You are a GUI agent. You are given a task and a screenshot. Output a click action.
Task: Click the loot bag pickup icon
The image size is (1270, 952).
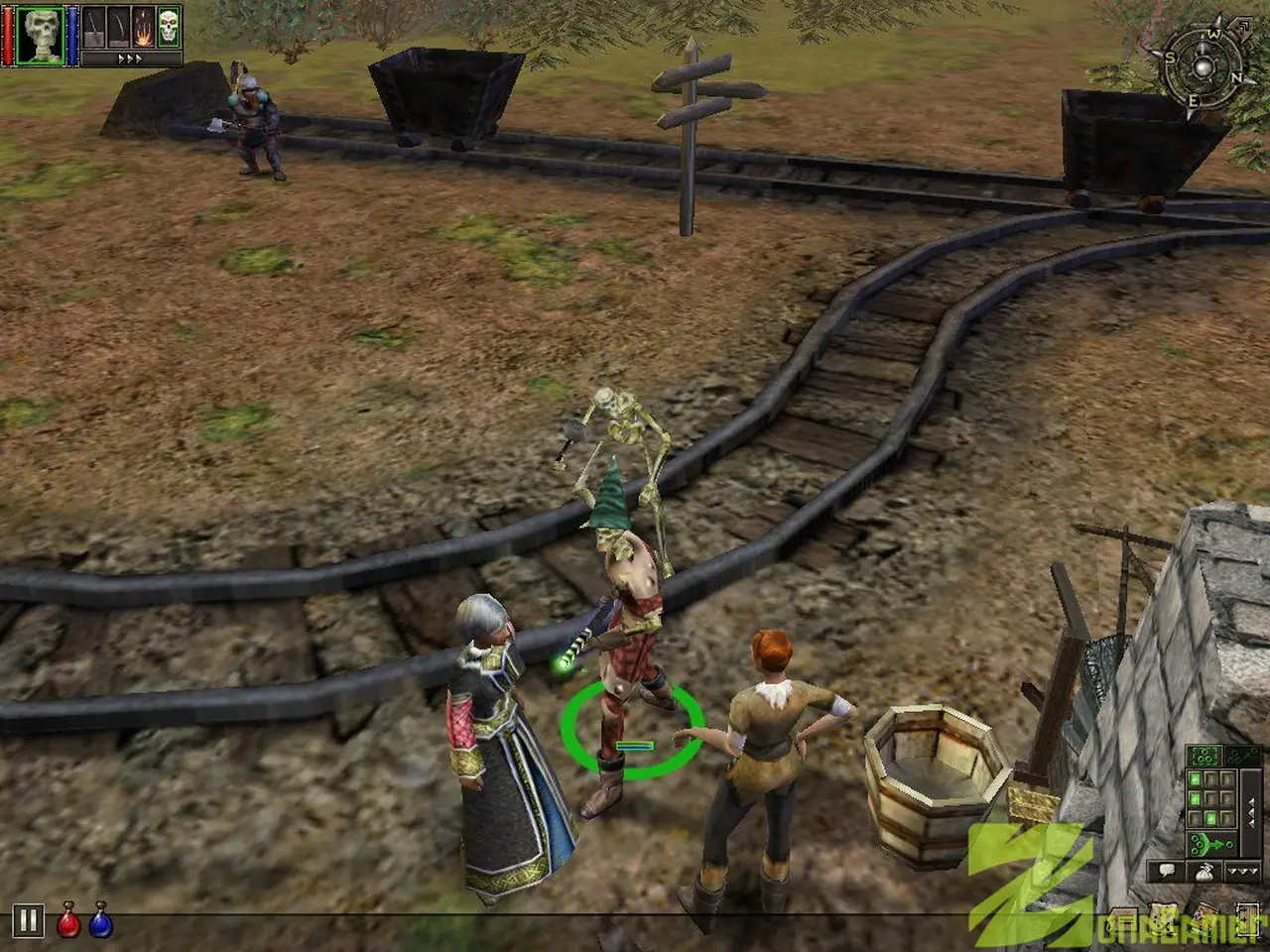(x=1205, y=872)
